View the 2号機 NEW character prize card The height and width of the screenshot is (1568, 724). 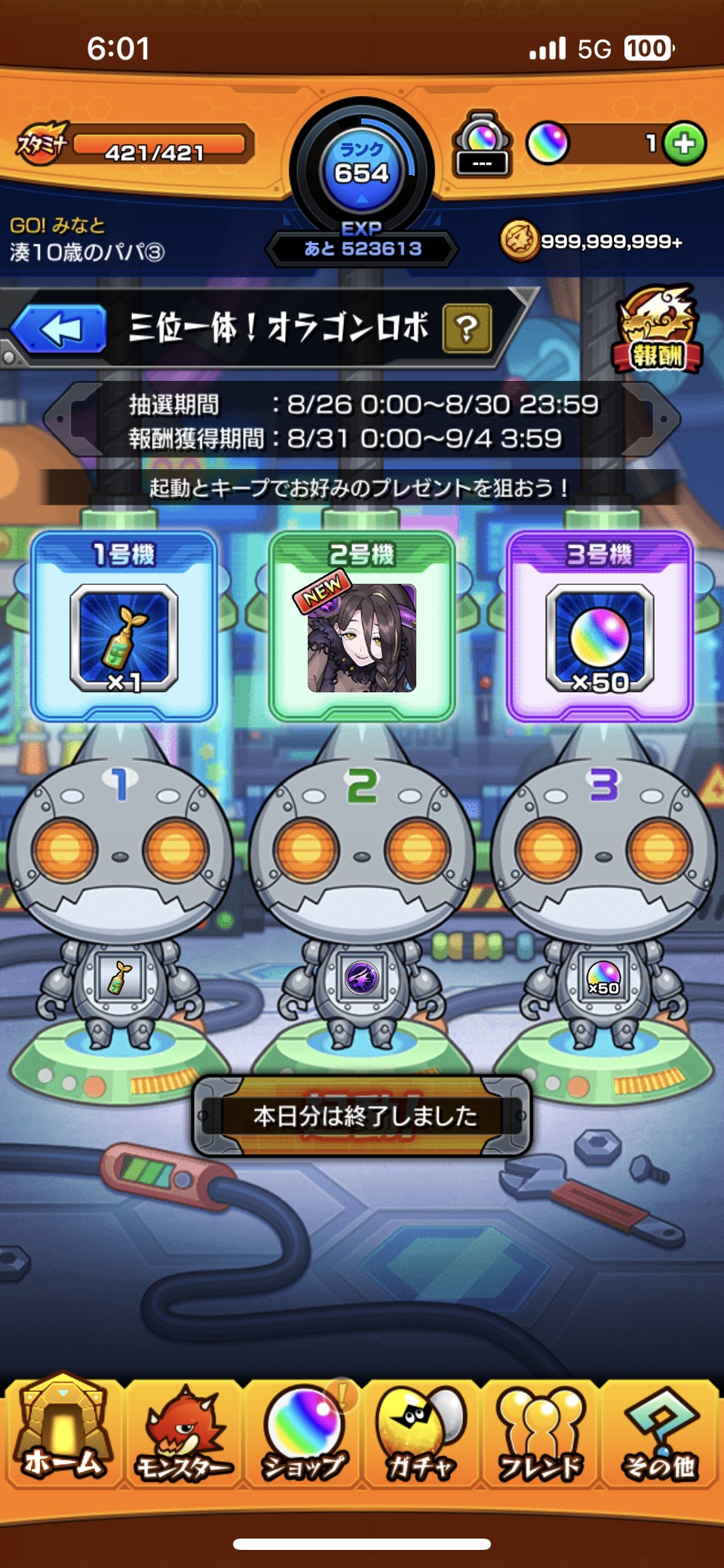click(x=362, y=628)
